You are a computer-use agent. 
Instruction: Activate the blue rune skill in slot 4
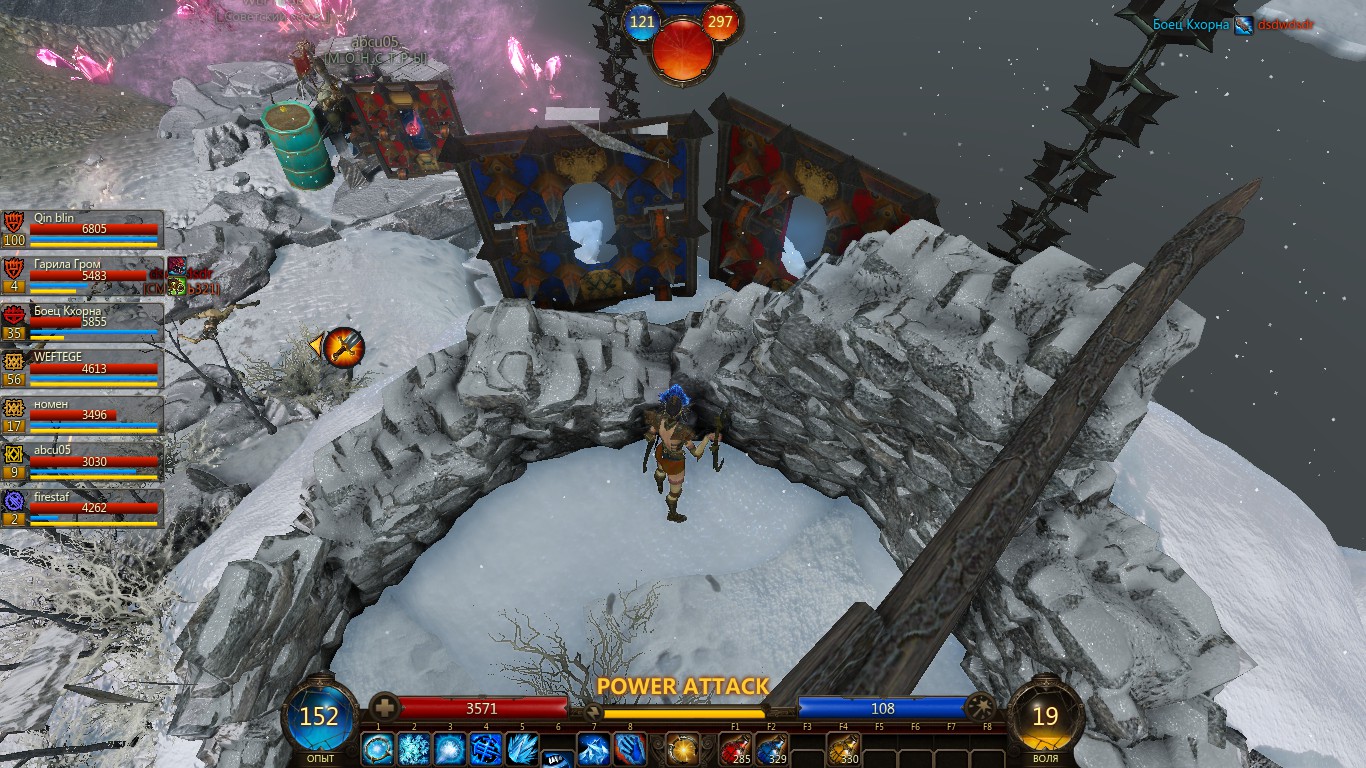[486, 748]
